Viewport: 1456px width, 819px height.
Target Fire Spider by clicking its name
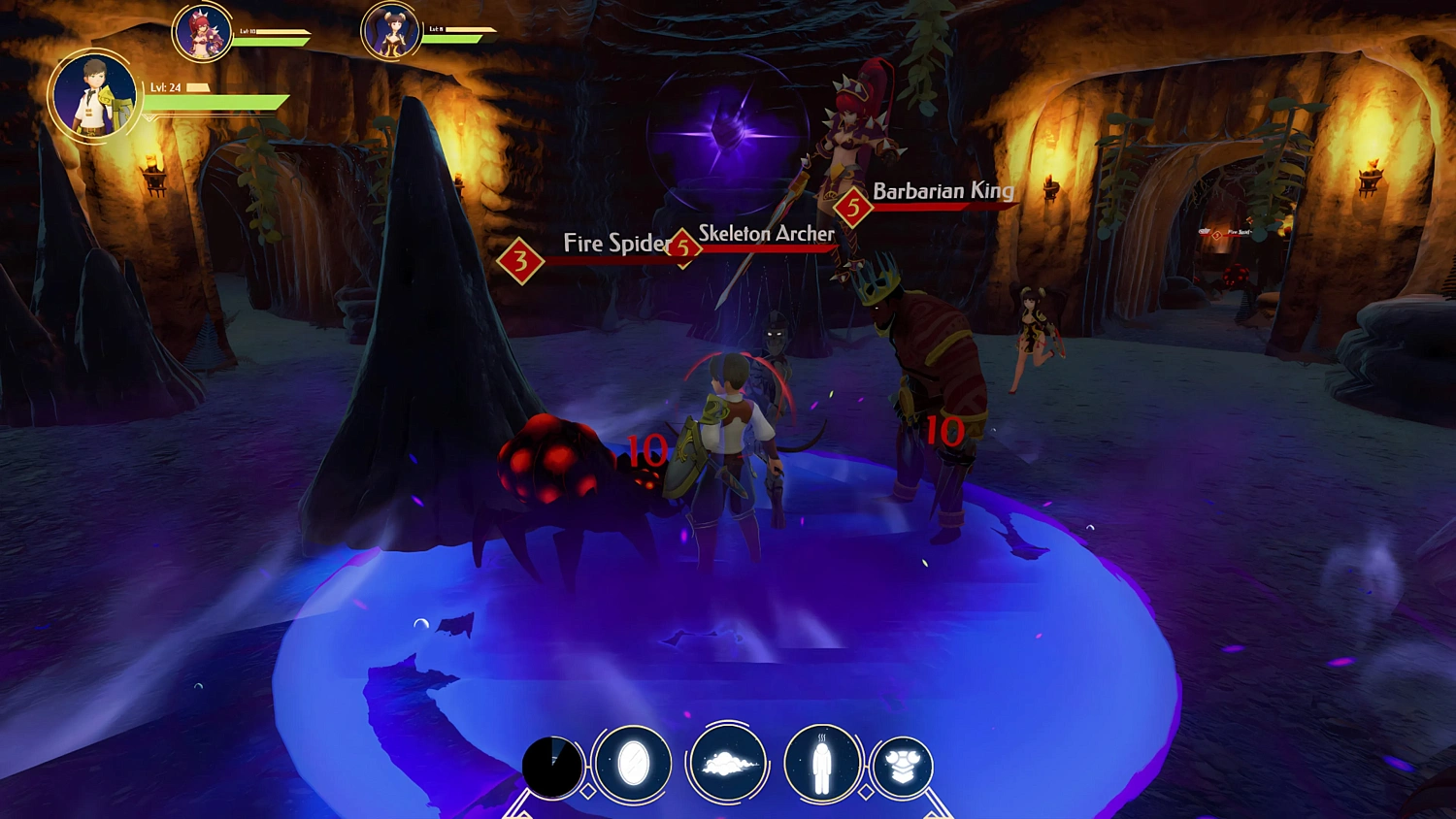coord(613,245)
